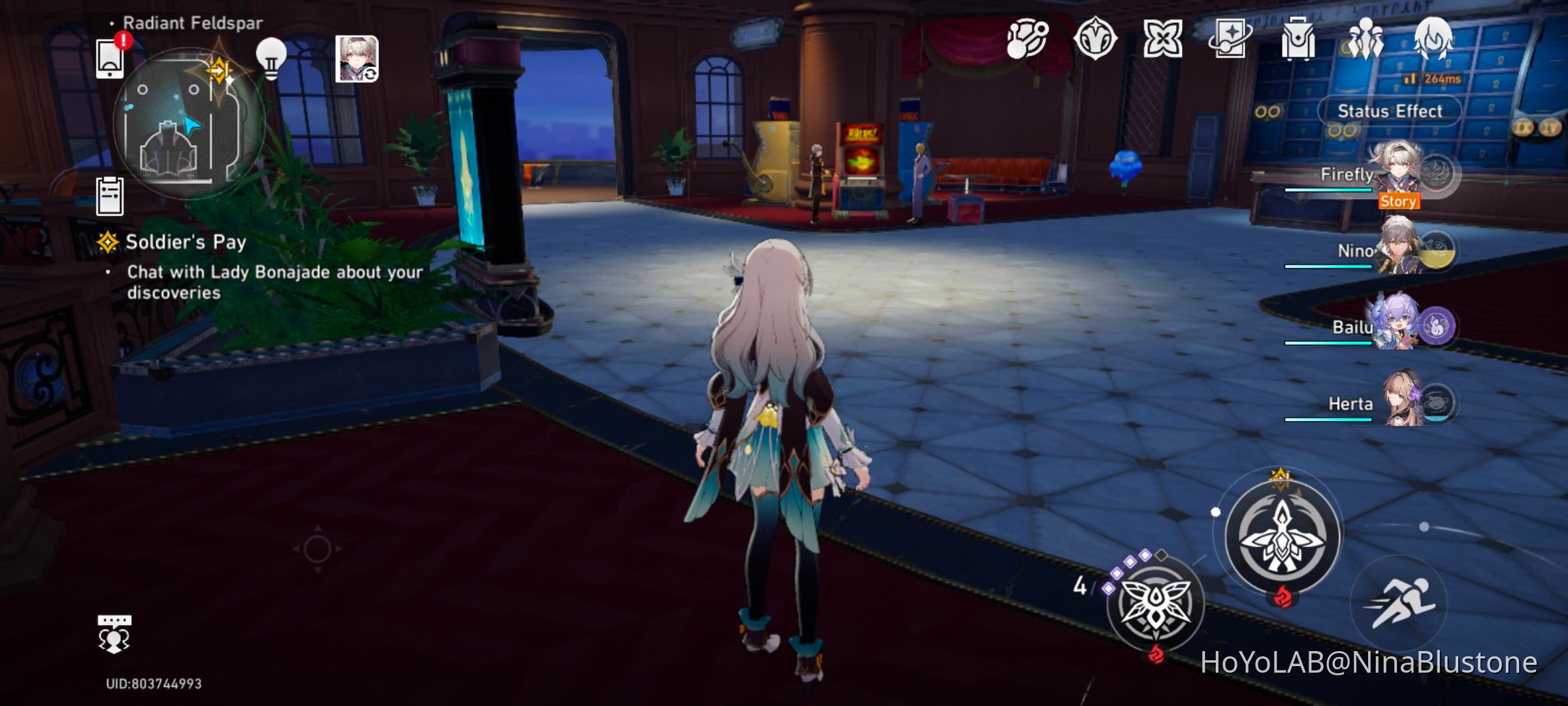The height and width of the screenshot is (706, 1568).
Task: Open the clipboard mission tracker list
Action: pos(111,196)
